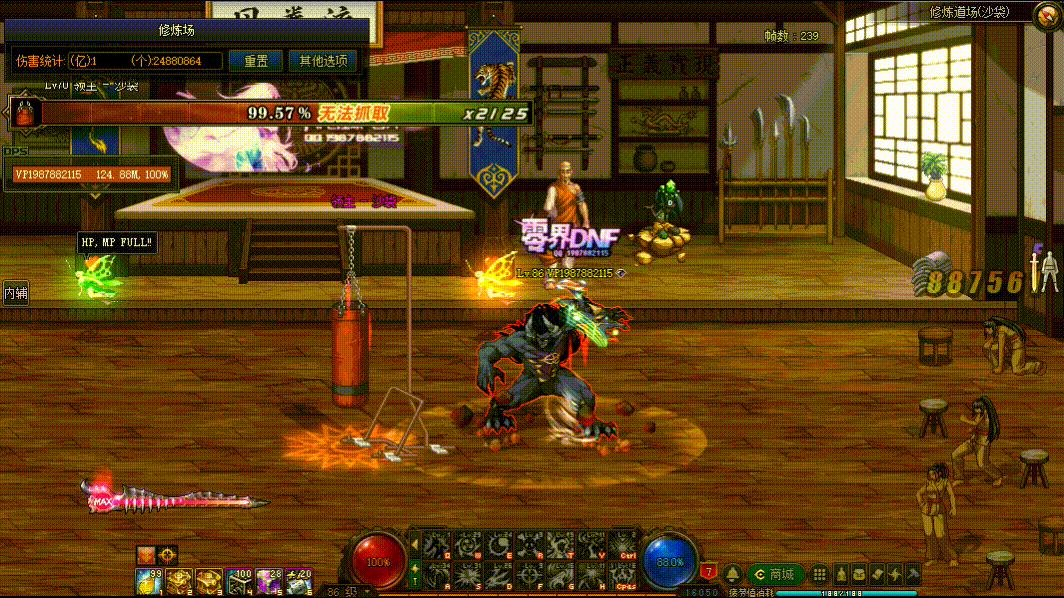Use the quick slot 1 potion
The image size is (1064, 598).
[x=149, y=579]
